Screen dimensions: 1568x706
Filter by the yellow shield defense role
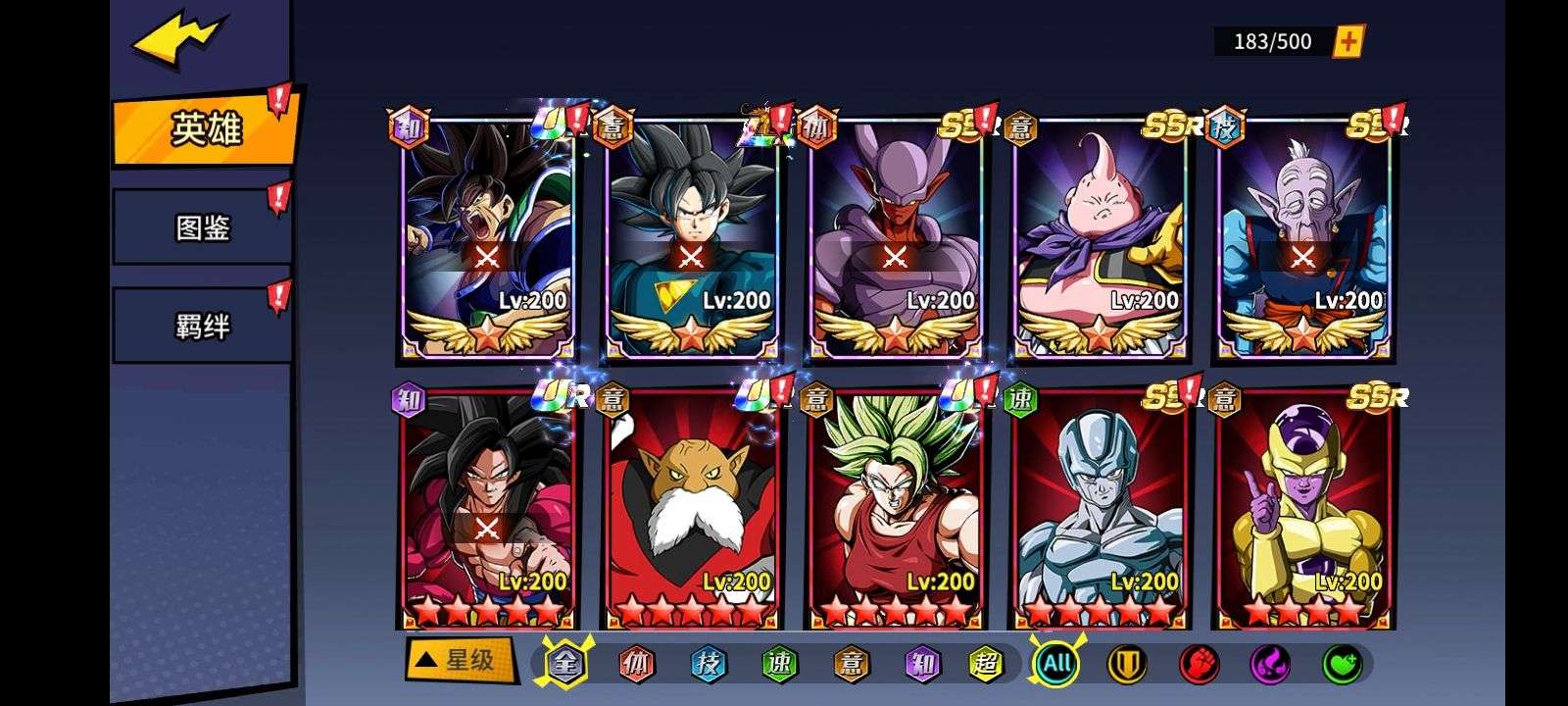click(1127, 664)
